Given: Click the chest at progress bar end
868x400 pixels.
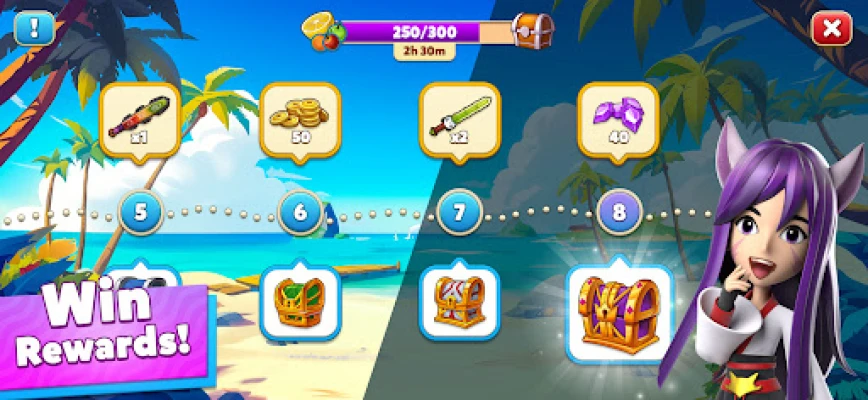Looking at the screenshot, I should point(532,31).
